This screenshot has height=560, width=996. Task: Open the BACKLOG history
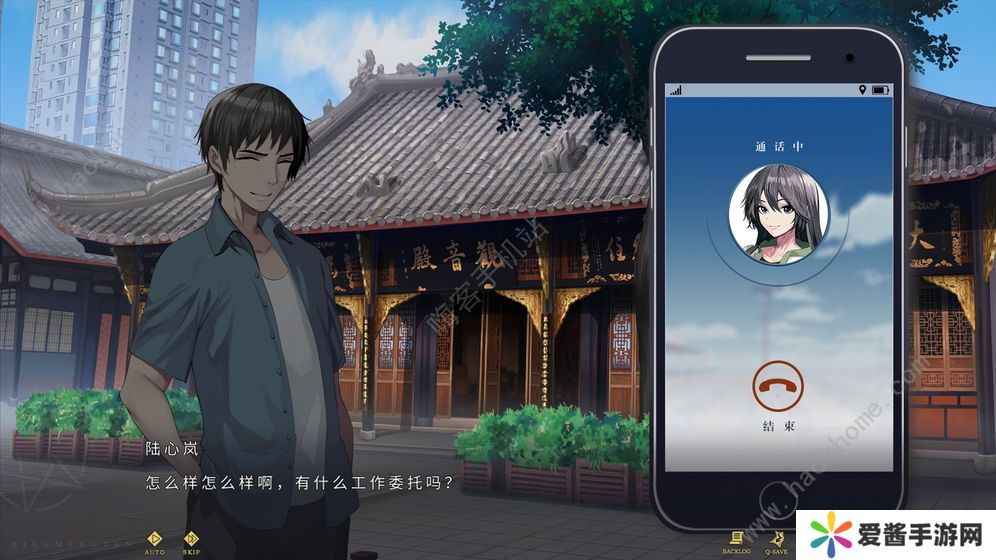point(737,541)
